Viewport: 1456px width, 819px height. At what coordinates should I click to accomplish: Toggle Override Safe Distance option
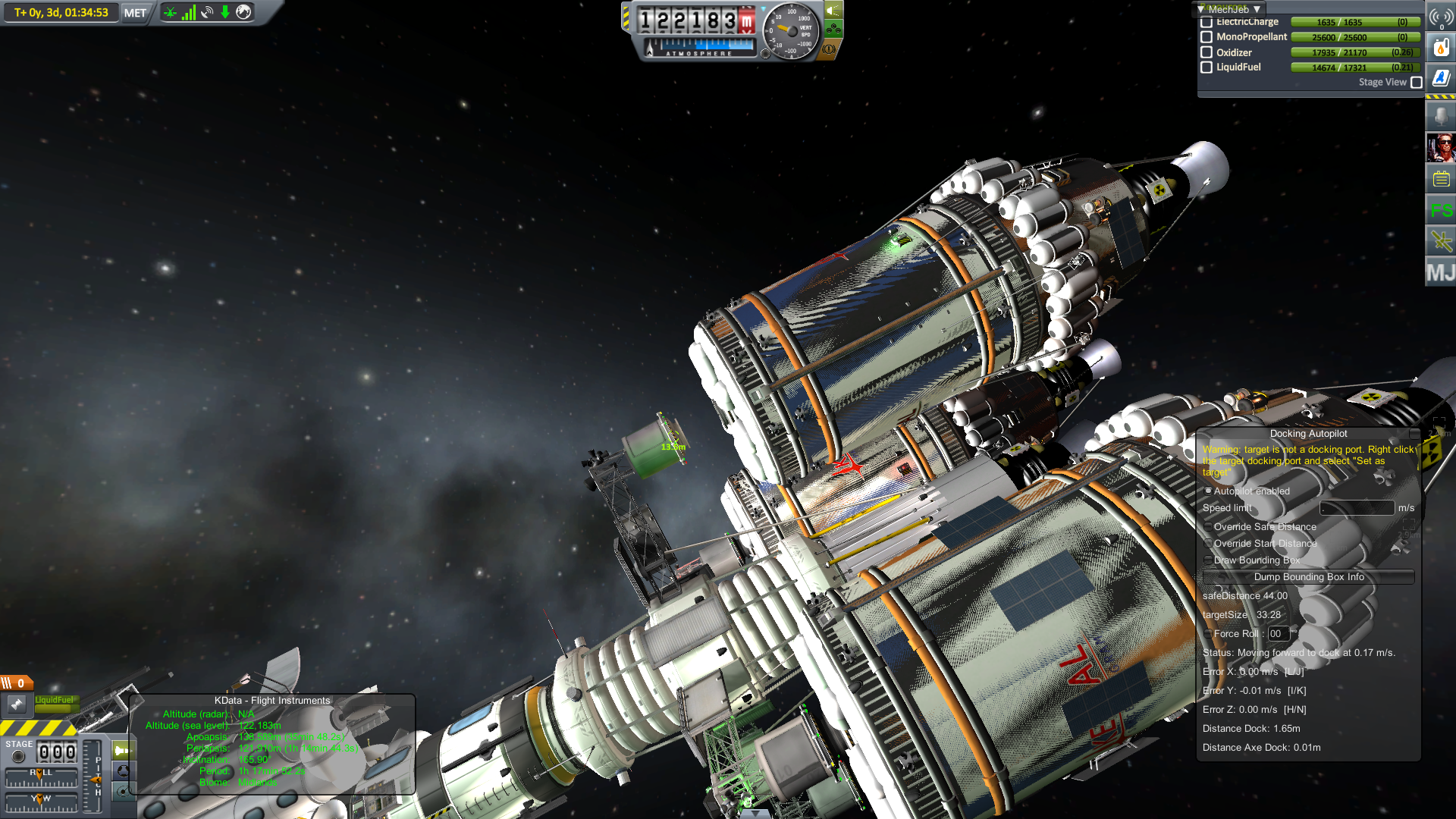[1209, 527]
